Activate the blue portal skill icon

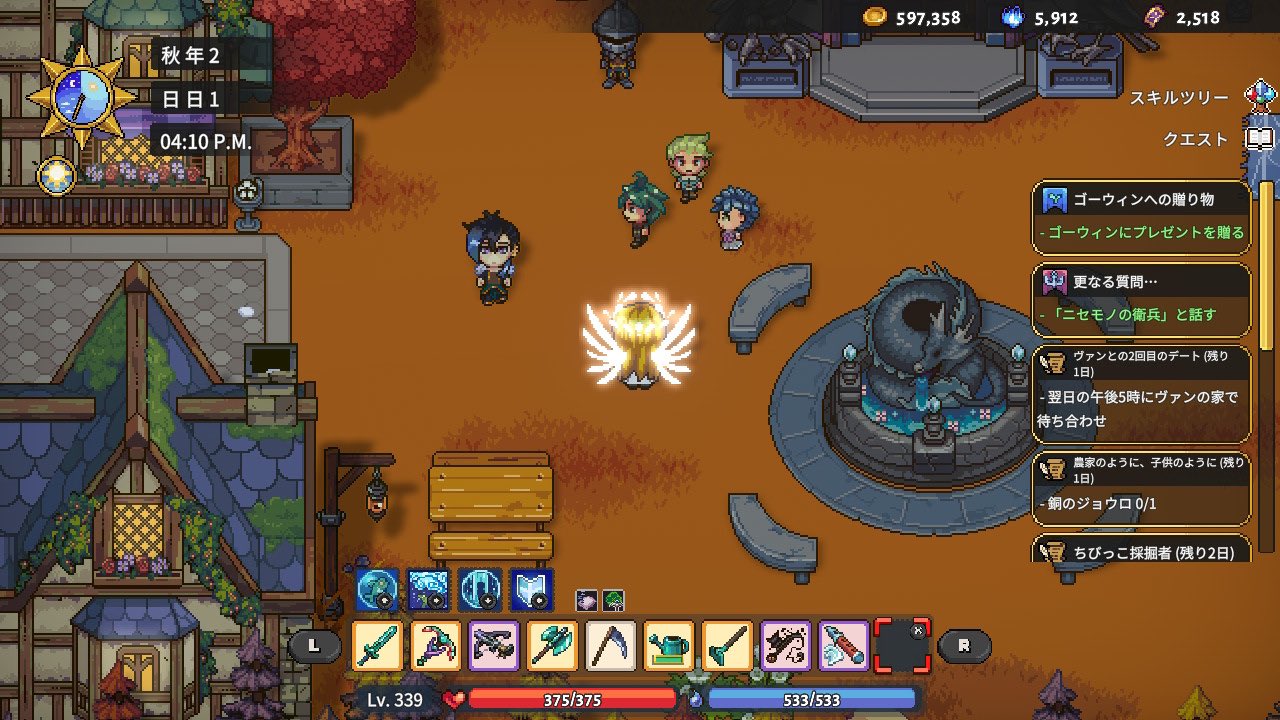(x=480, y=589)
